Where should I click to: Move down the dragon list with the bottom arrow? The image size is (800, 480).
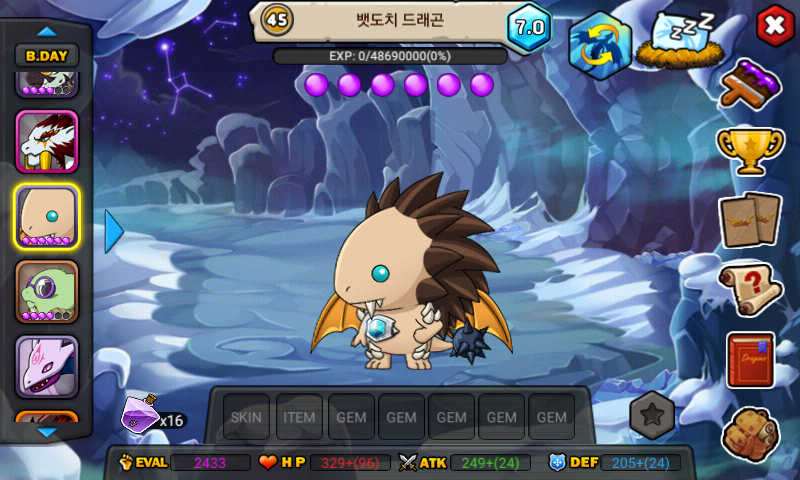pos(47,432)
